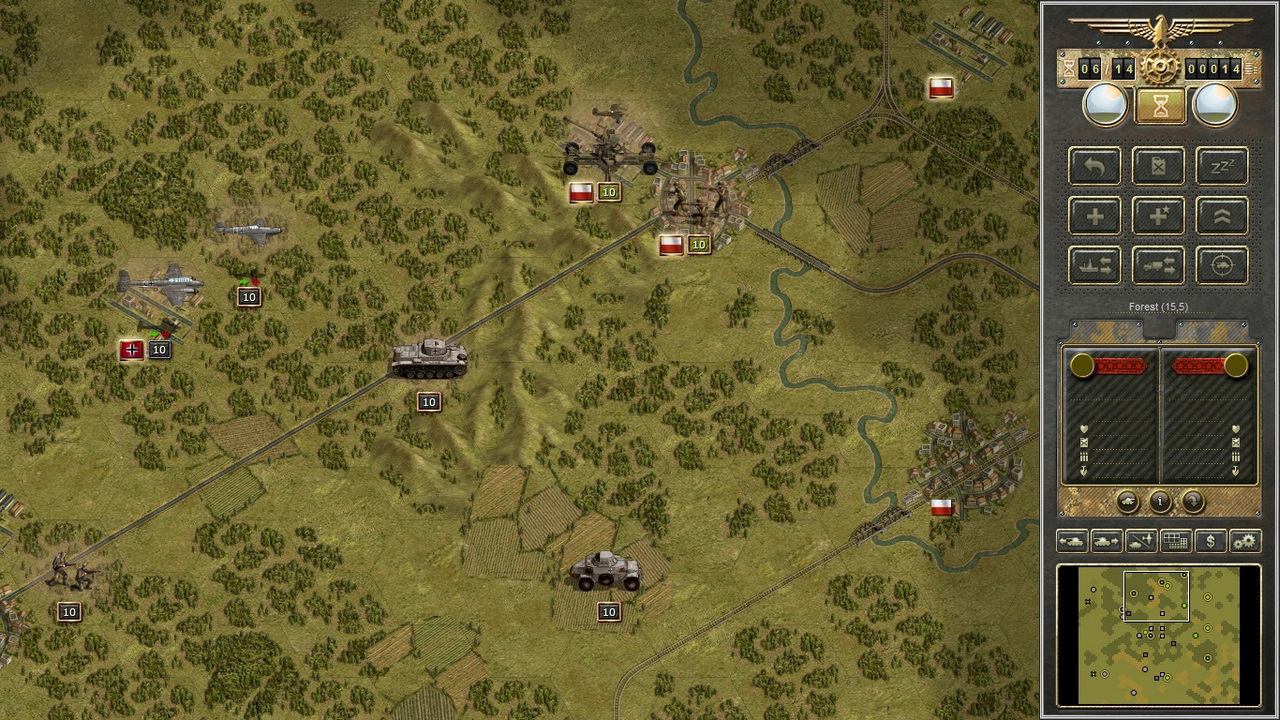Click the minimap

(1159, 635)
